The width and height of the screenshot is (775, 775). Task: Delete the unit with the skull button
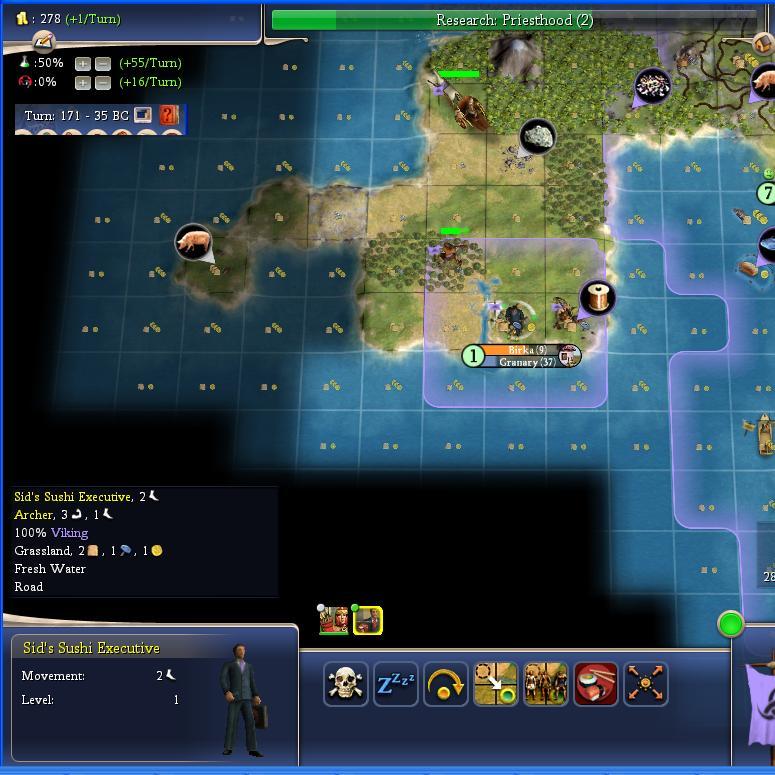pyautogui.click(x=346, y=684)
